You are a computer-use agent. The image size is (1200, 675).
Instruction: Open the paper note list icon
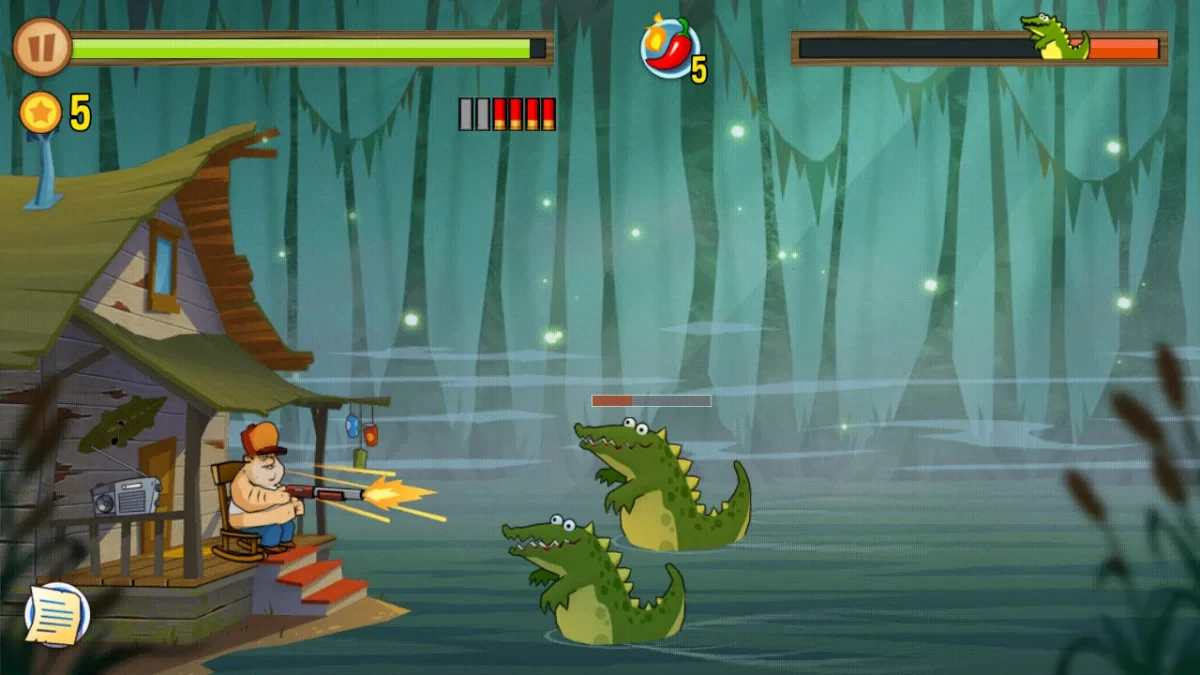point(57,614)
